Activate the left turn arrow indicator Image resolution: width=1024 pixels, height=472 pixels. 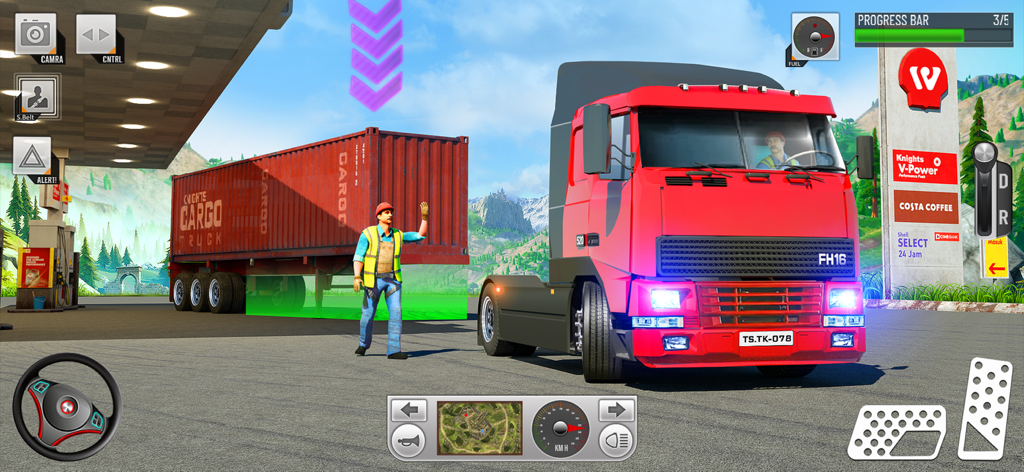pyautogui.click(x=408, y=410)
